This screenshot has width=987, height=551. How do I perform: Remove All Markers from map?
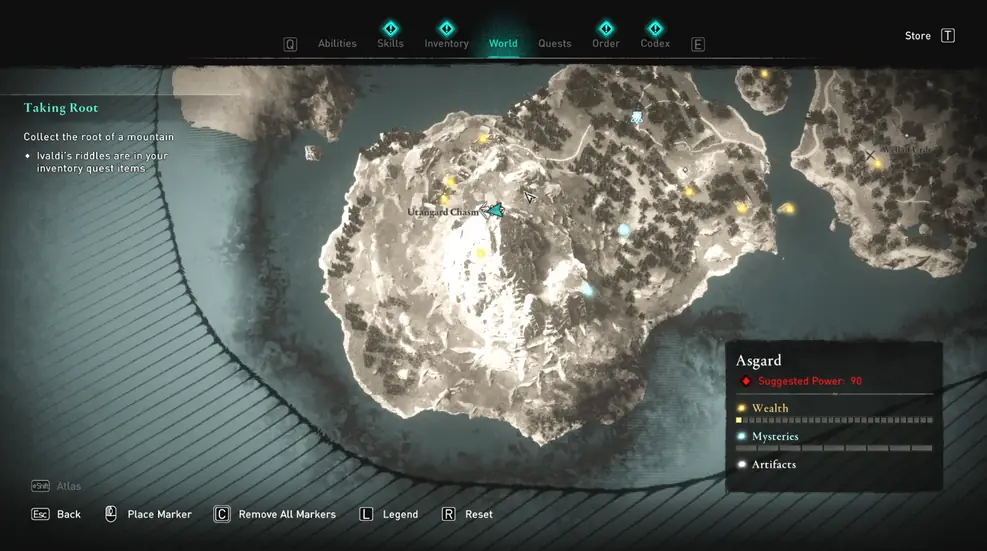[x=286, y=514]
